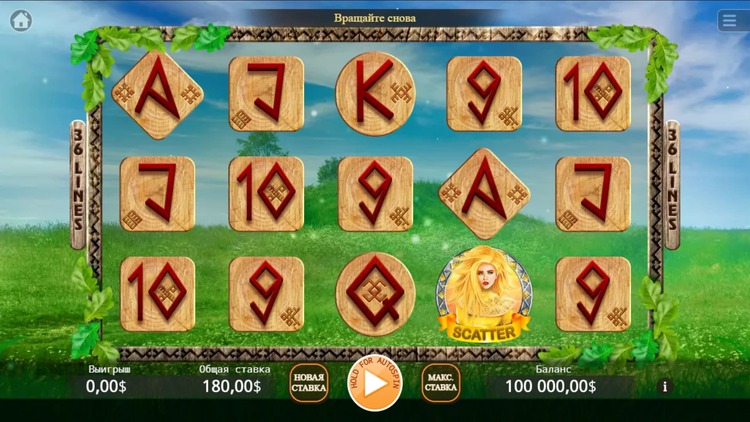Go to the home screen
Screen dimensions: 750x422
[x=21, y=20]
